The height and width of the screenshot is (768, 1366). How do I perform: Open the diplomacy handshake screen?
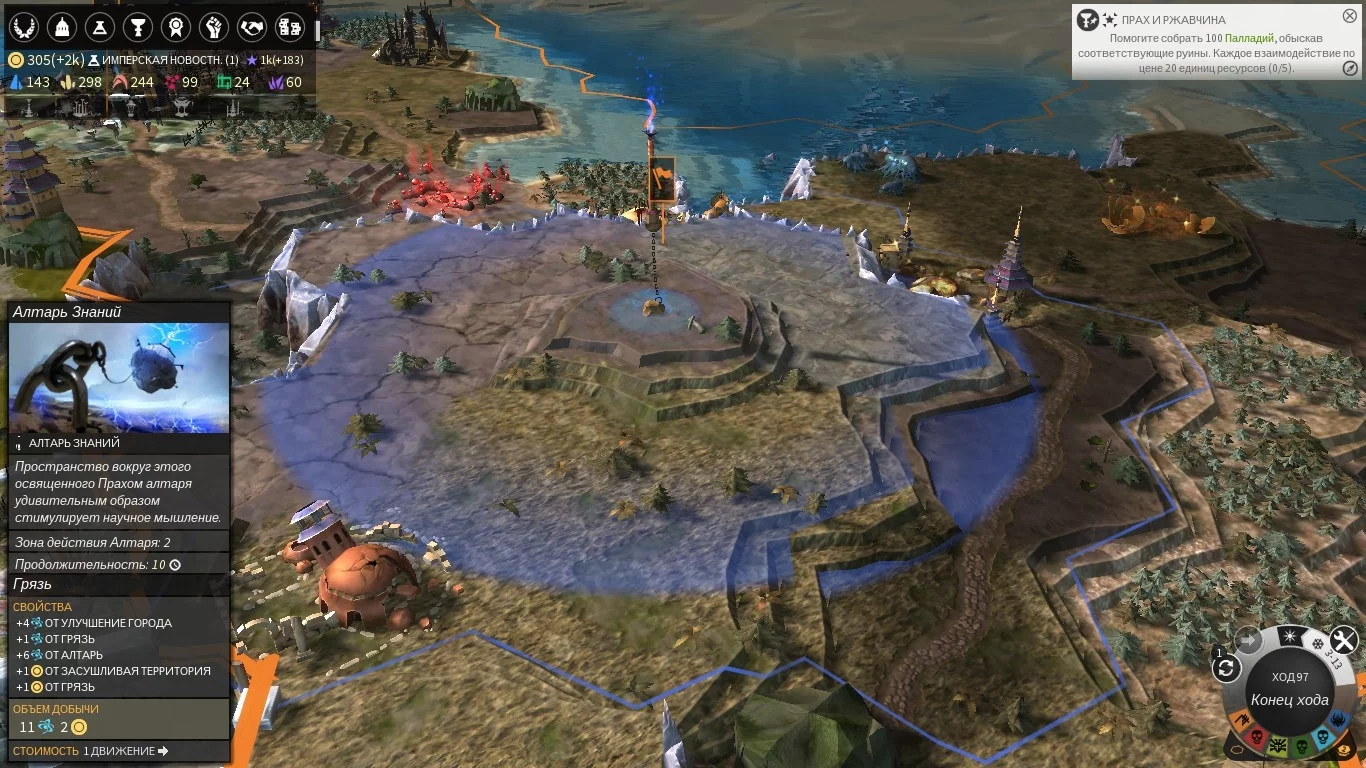pos(252,25)
